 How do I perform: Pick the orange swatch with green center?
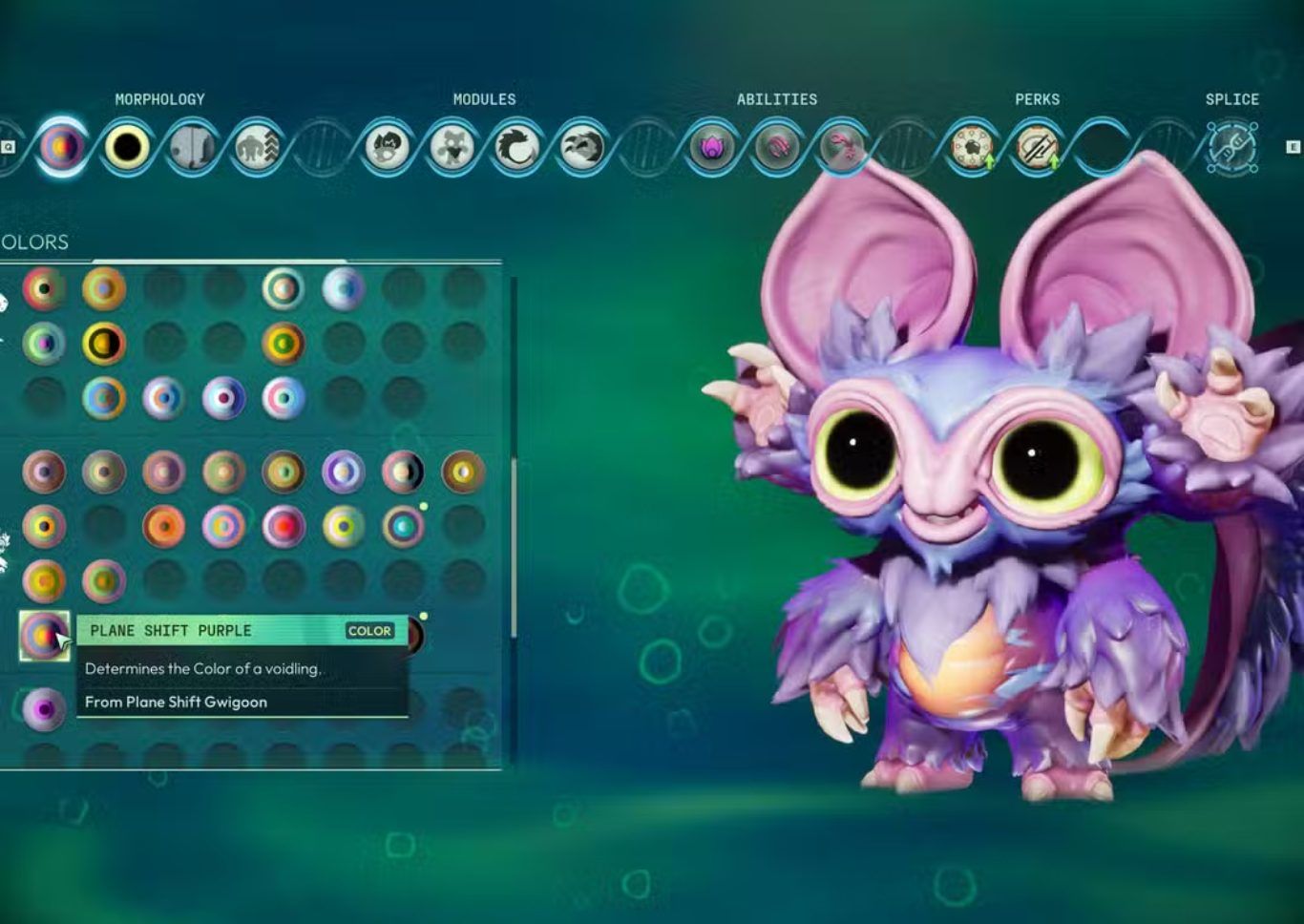(284, 344)
